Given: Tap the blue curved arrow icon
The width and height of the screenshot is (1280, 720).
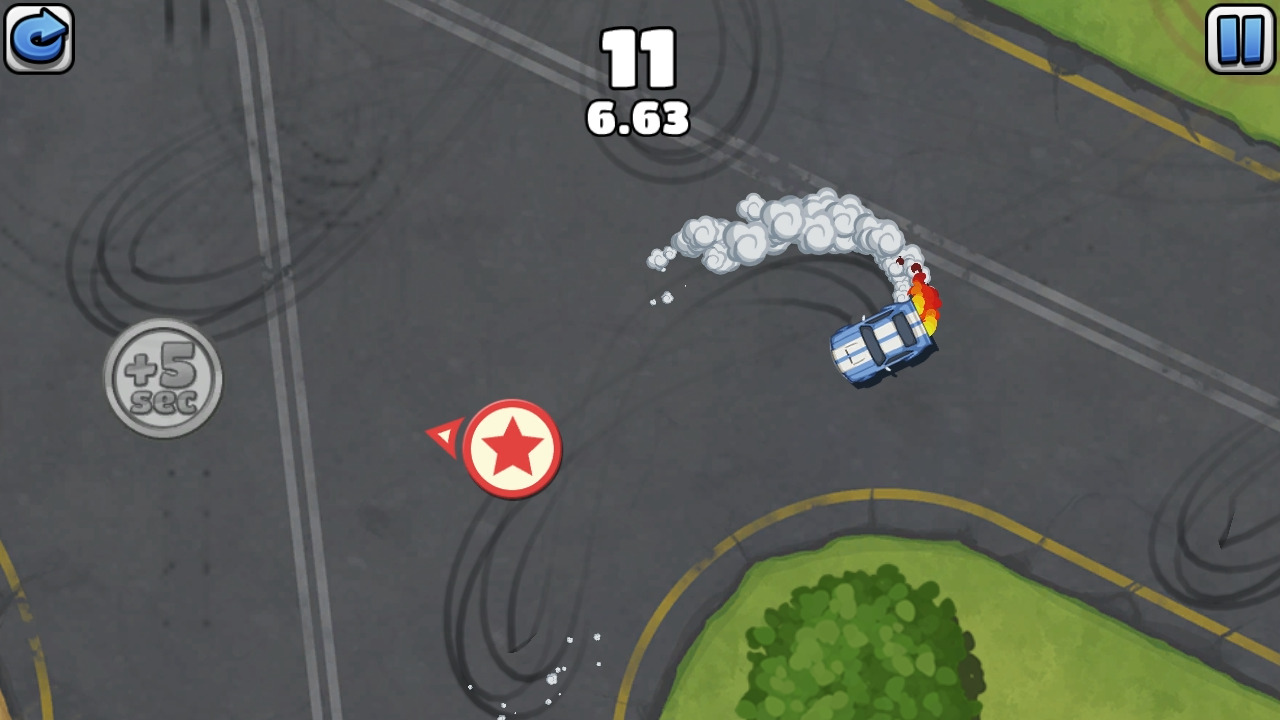Looking at the screenshot, I should 38,38.
